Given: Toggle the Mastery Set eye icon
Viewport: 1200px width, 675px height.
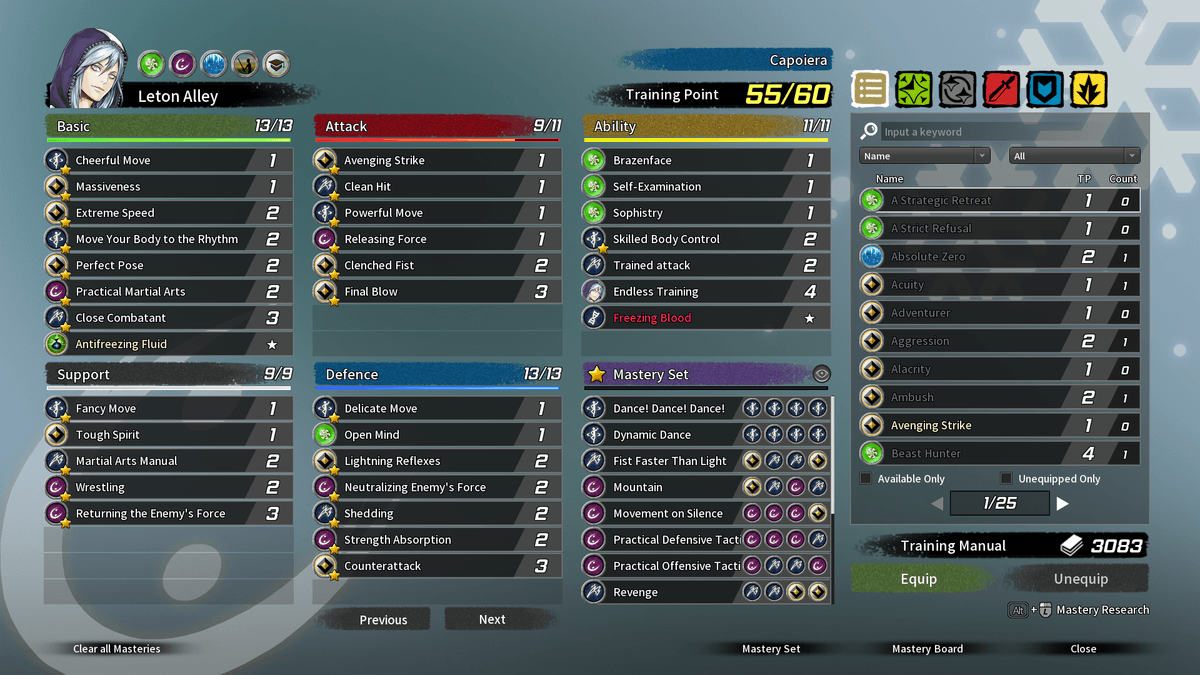Looking at the screenshot, I should coord(821,375).
